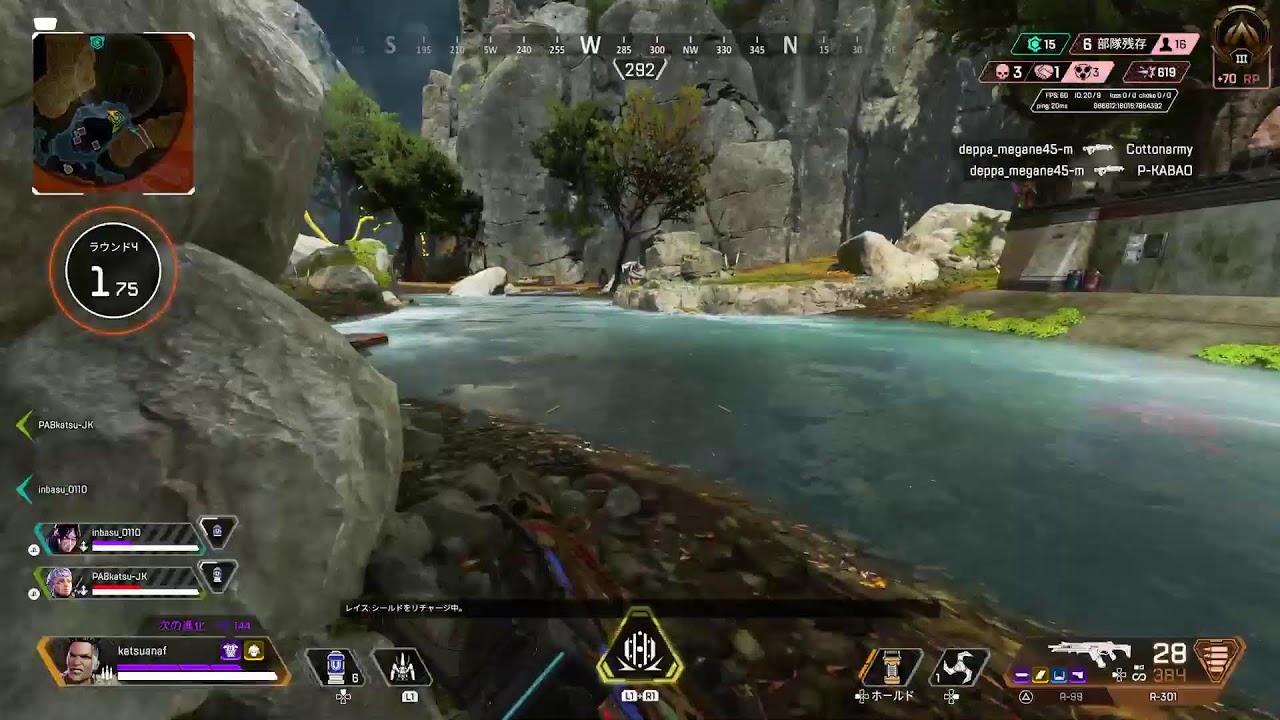This screenshot has height=720, width=1280.
Task: Click the round 4 ring timer circle
Action: [x=113, y=269]
